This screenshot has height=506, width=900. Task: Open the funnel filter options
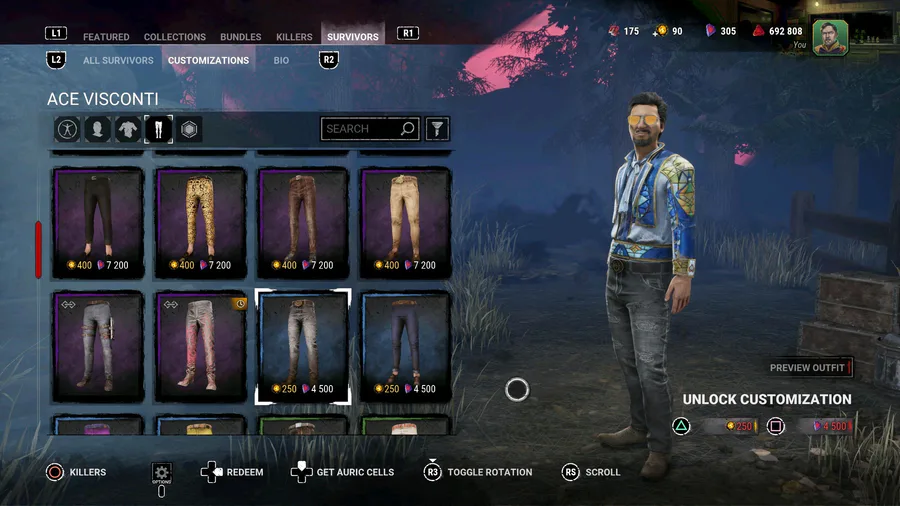pos(437,129)
